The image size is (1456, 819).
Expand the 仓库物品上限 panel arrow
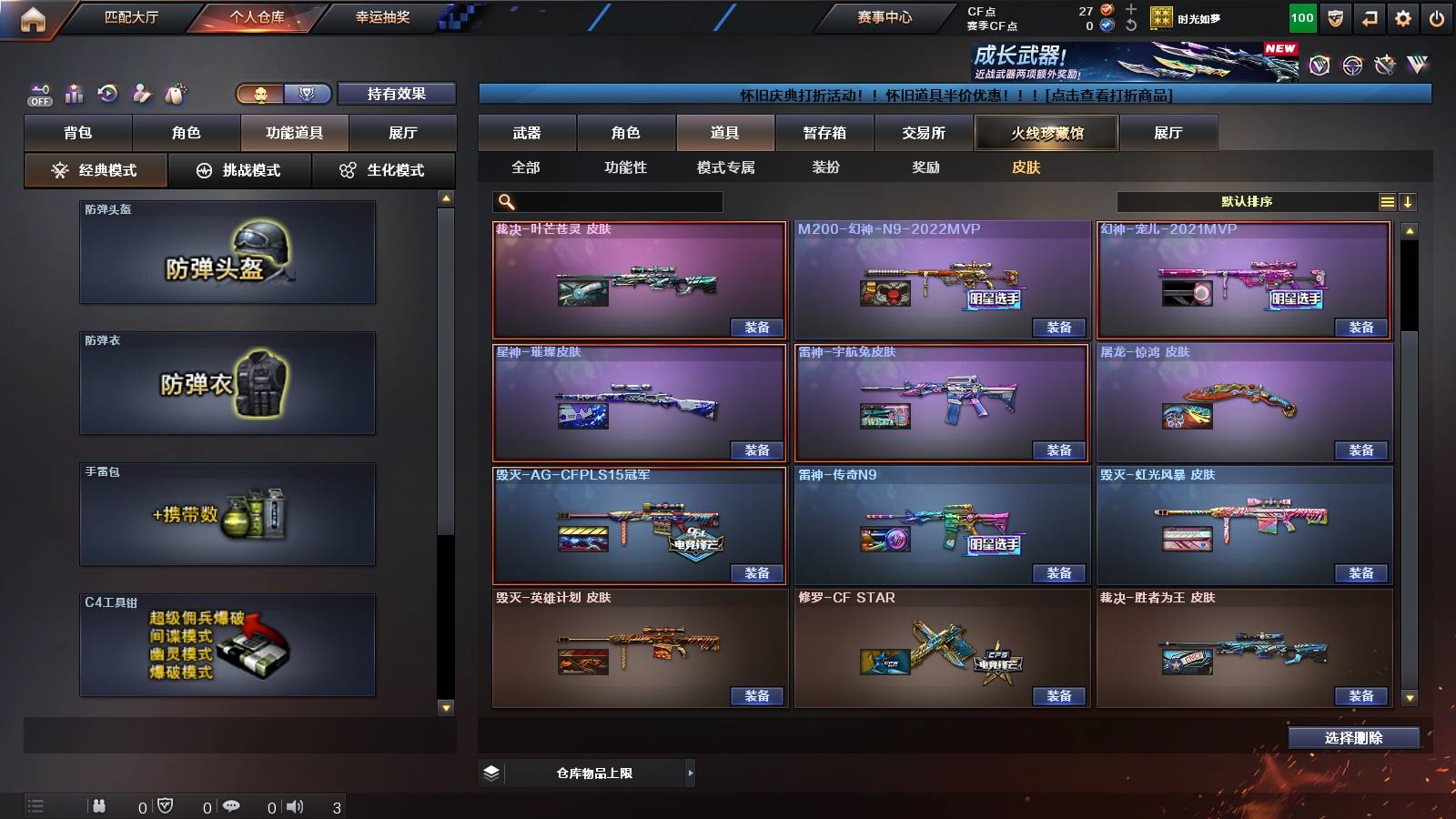[x=690, y=773]
